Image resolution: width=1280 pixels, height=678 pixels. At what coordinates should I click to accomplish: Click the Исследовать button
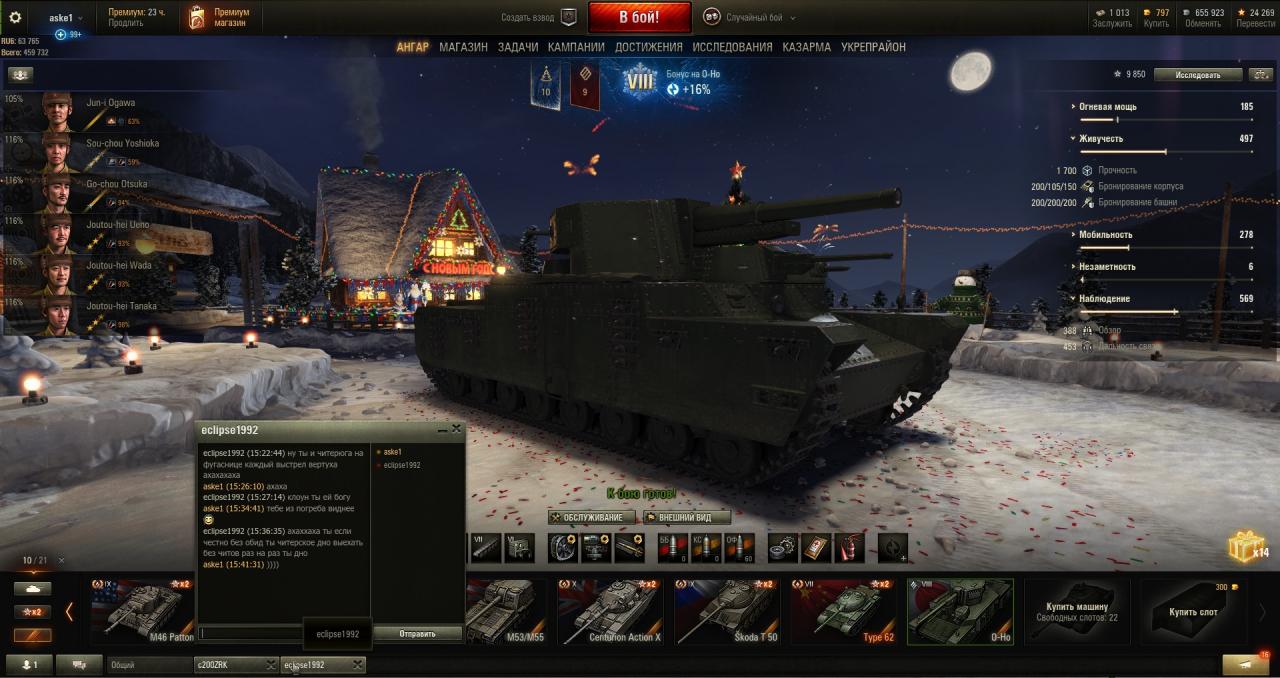[x=1198, y=75]
